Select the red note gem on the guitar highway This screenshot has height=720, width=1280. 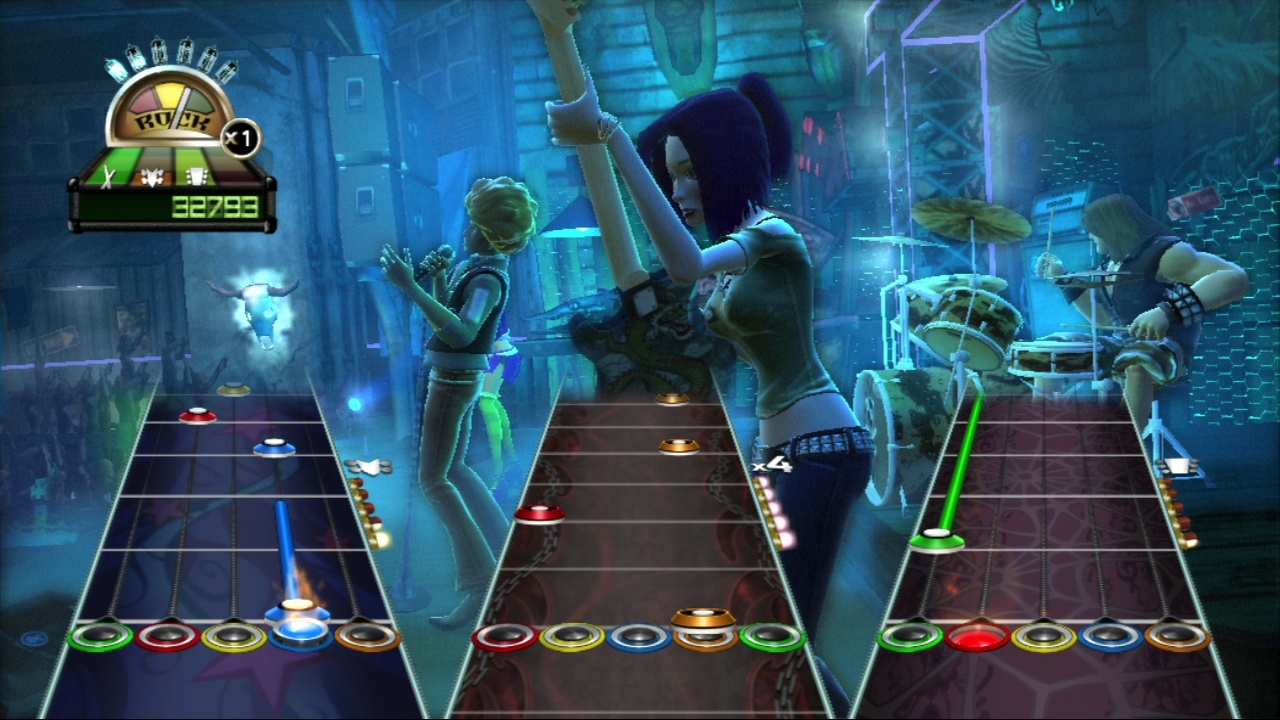[198, 414]
